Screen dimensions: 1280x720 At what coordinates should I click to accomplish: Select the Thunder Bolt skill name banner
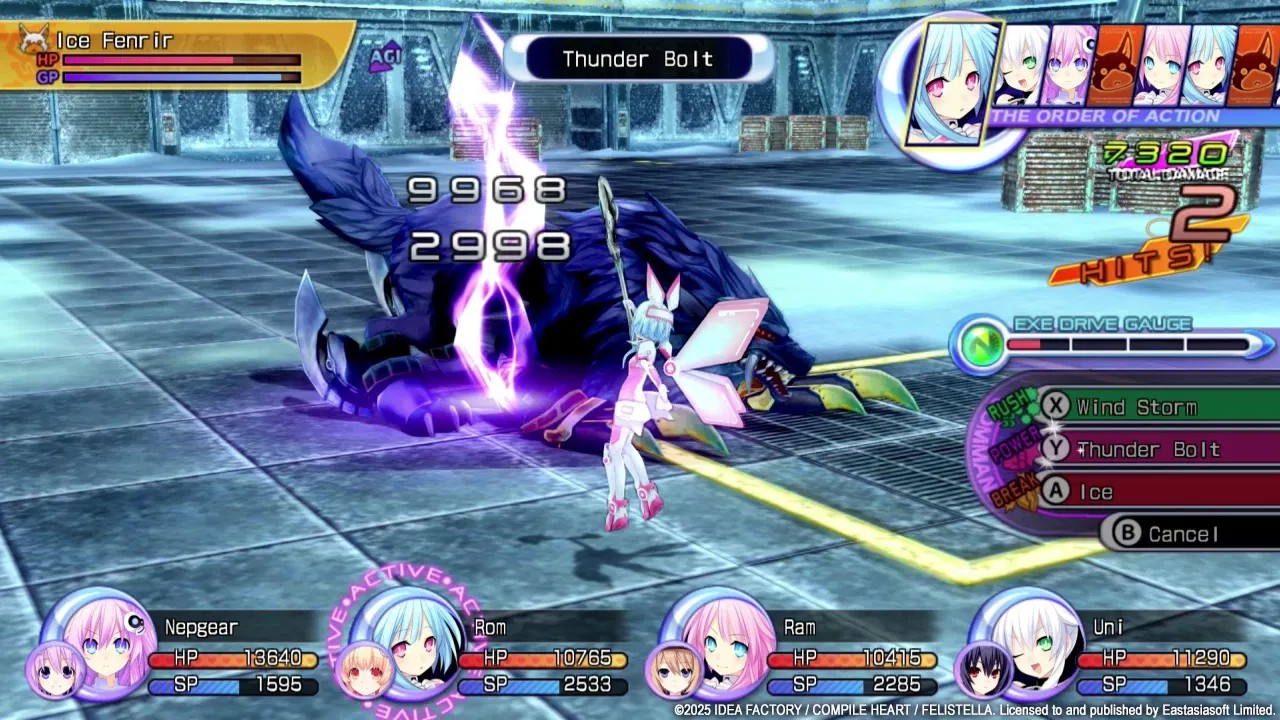tap(637, 59)
